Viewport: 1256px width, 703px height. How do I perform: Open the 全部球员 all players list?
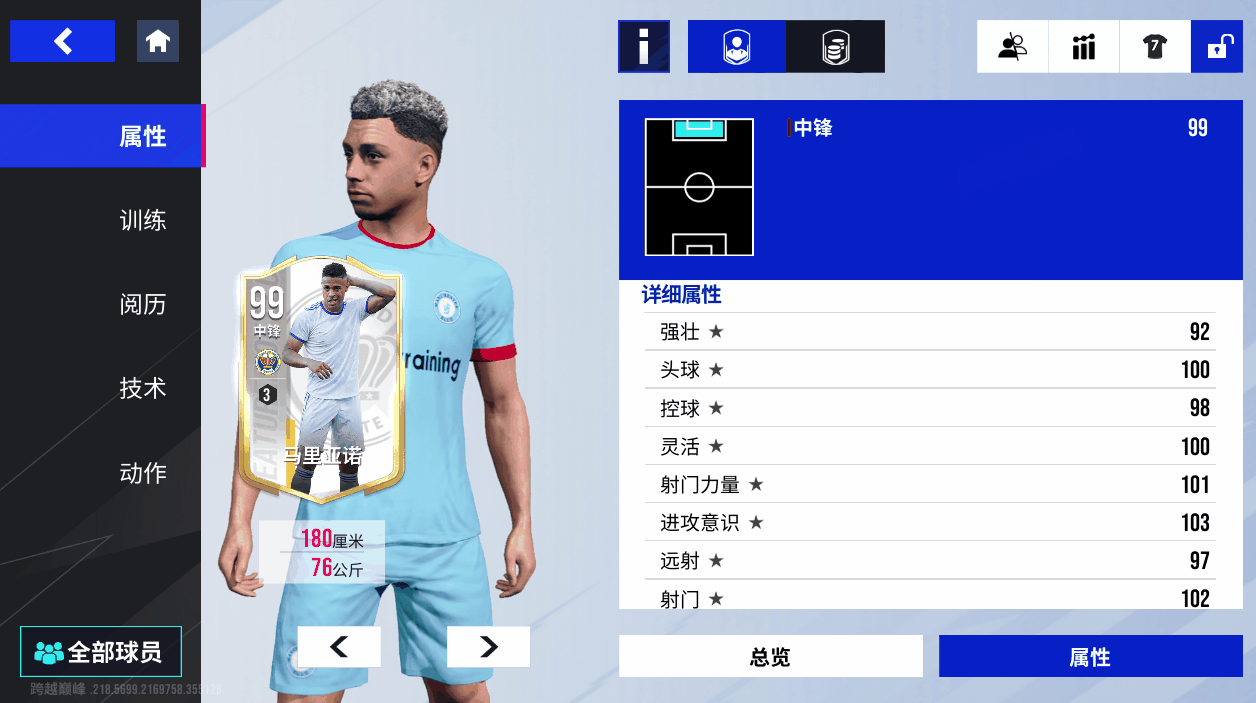tap(100, 652)
